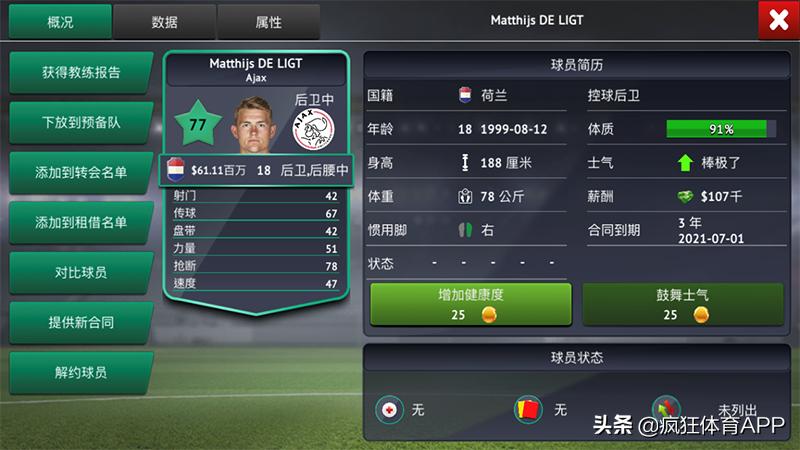Close the player profile with red X
Screen dimensions: 800x450
coord(778,21)
